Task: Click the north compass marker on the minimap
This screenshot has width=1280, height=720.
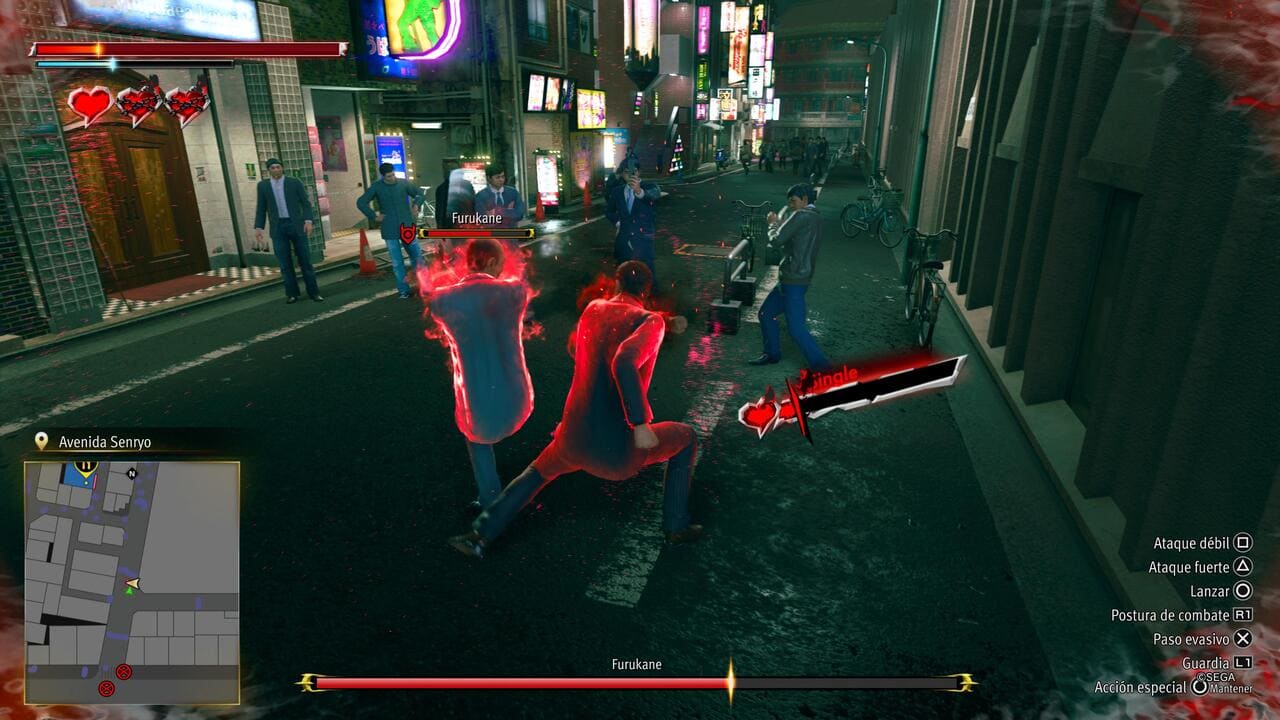Action: click(x=131, y=471)
